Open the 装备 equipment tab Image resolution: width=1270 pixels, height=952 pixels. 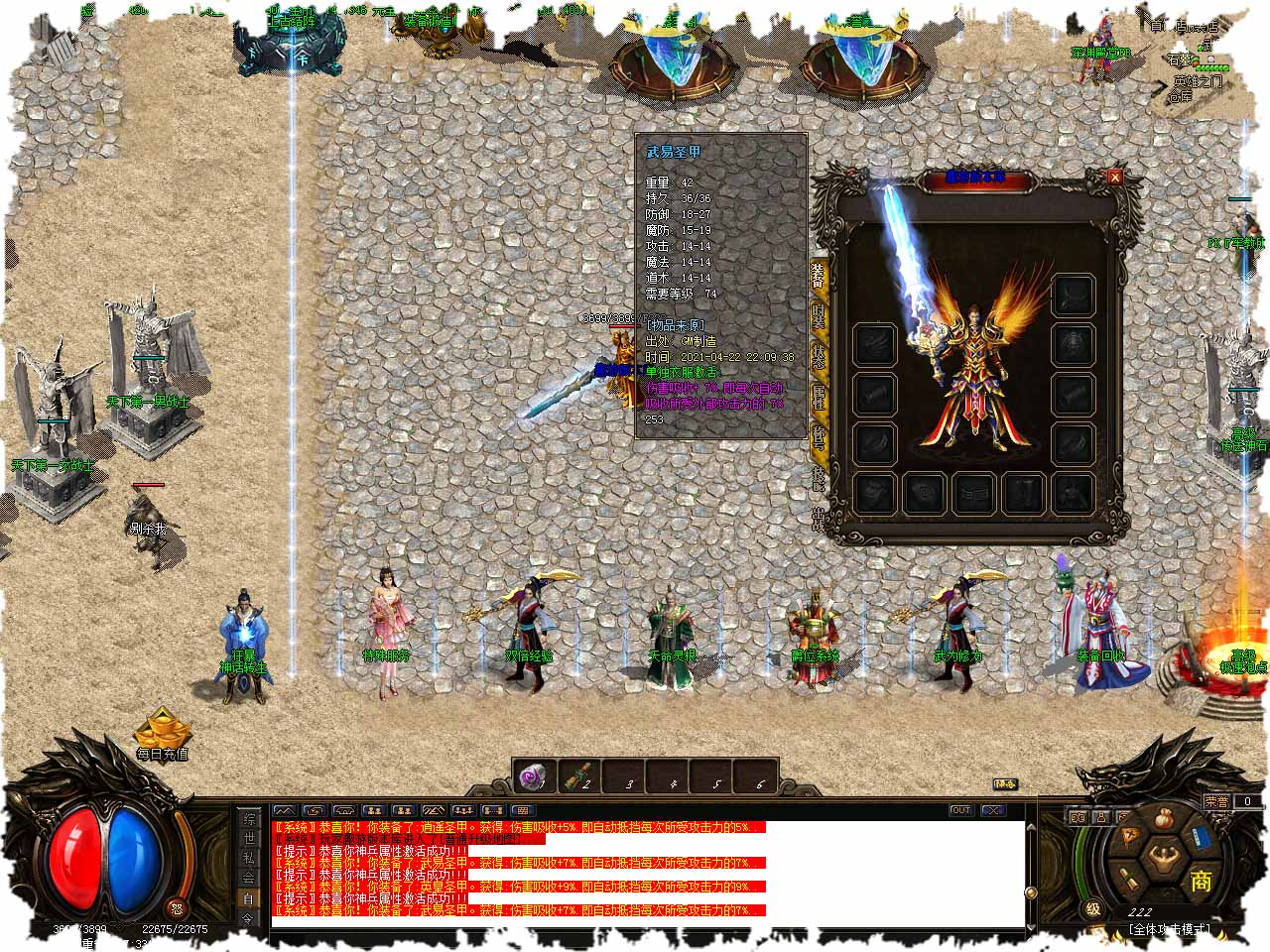(819, 274)
